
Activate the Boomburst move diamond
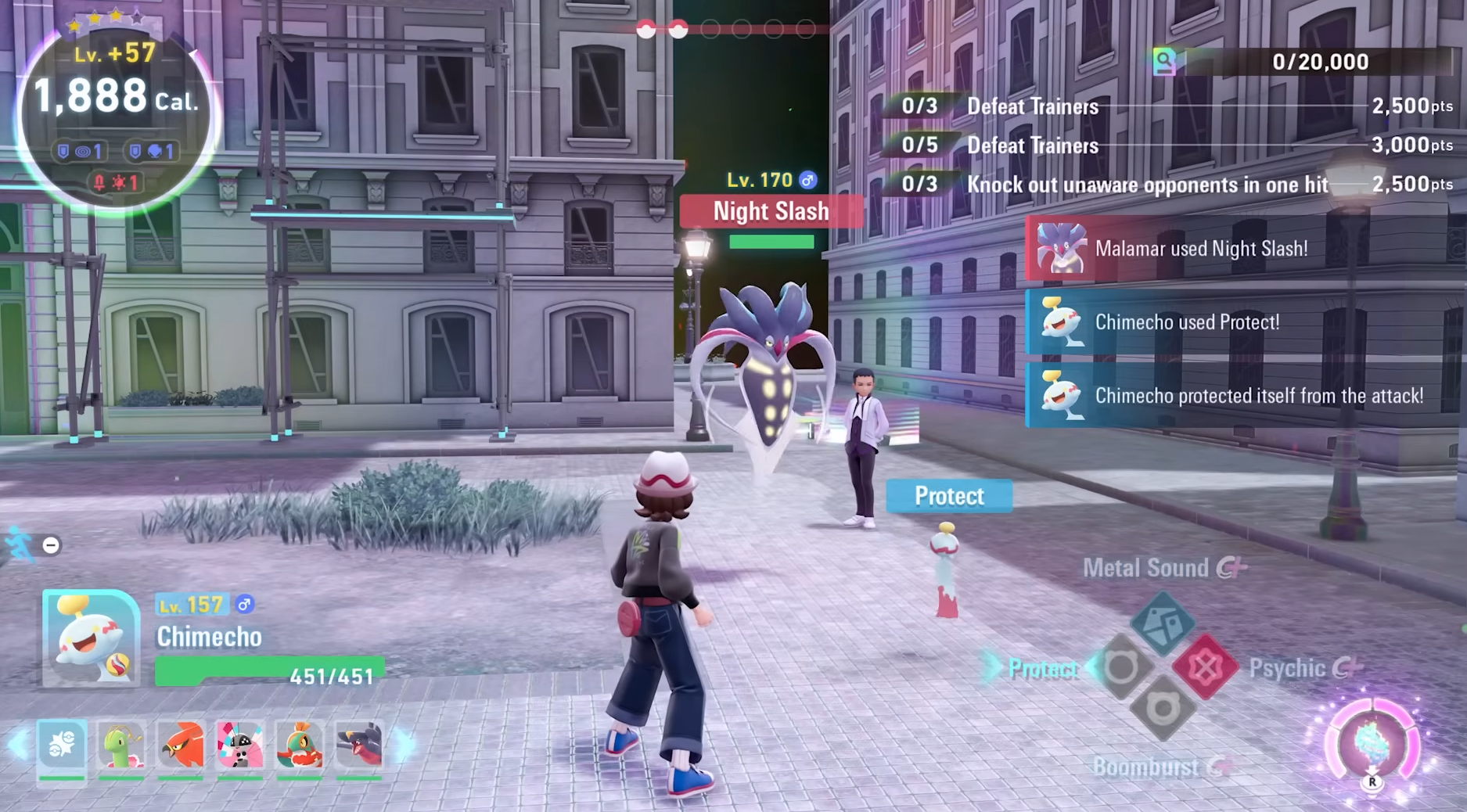click(1163, 710)
